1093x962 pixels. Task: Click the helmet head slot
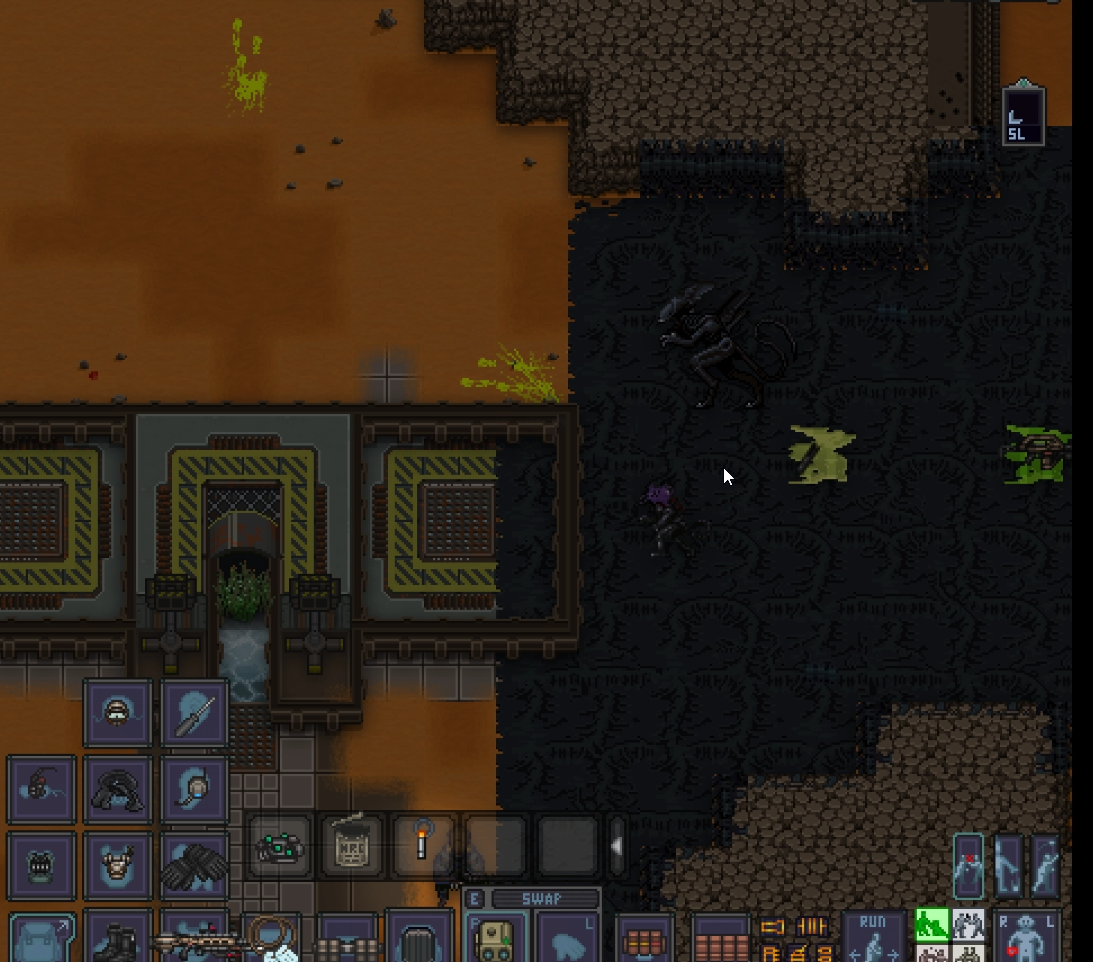click(117, 713)
